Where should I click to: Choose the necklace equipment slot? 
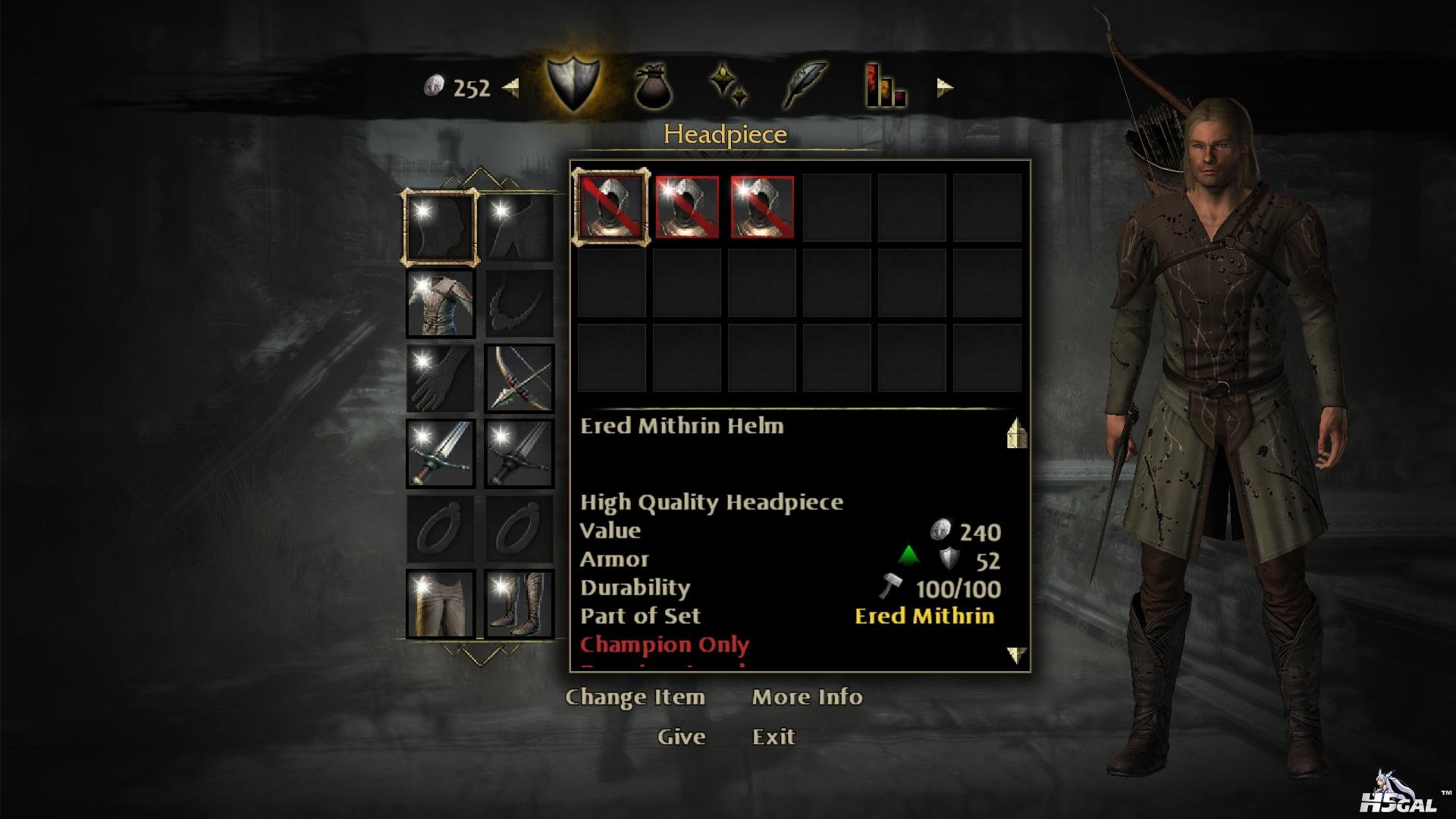tap(519, 303)
